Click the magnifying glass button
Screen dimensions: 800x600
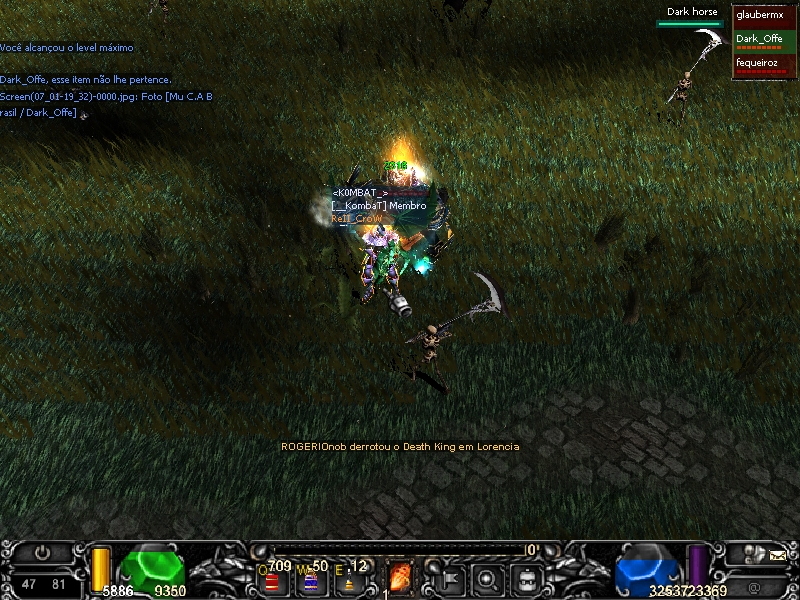[x=488, y=578]
